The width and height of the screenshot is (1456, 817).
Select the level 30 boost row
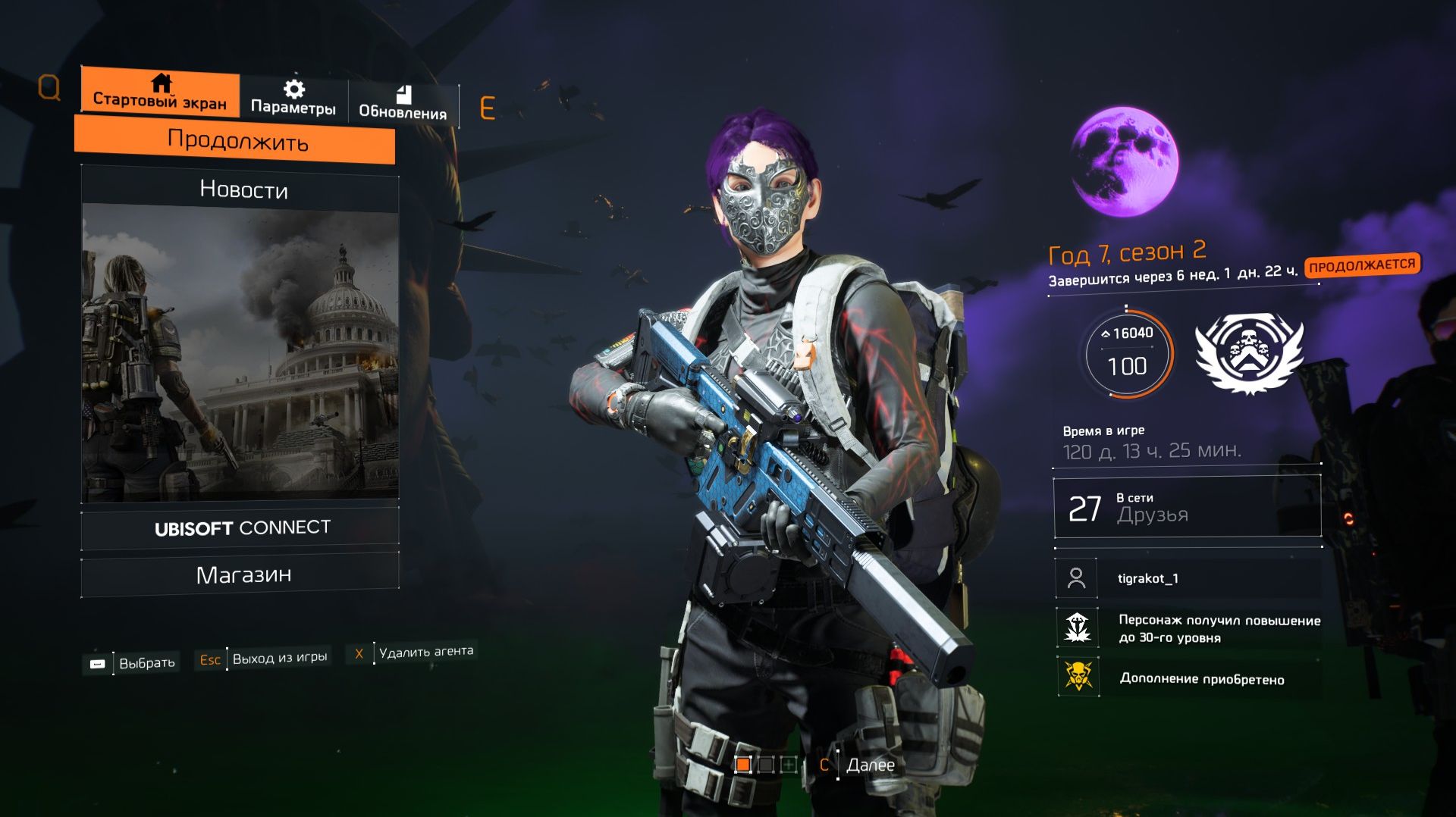[x=1187, y=628]
